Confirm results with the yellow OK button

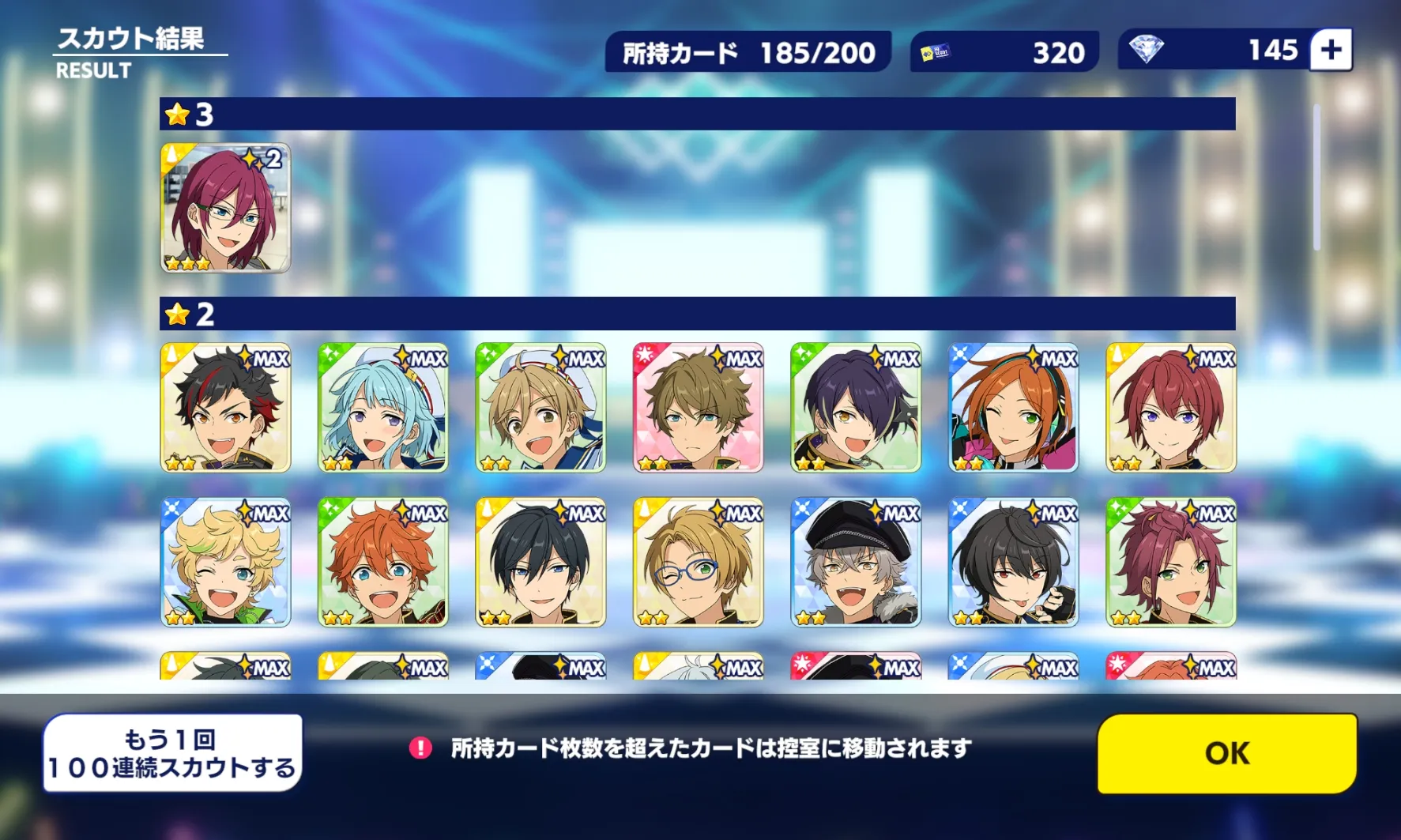click(1226, 753)
